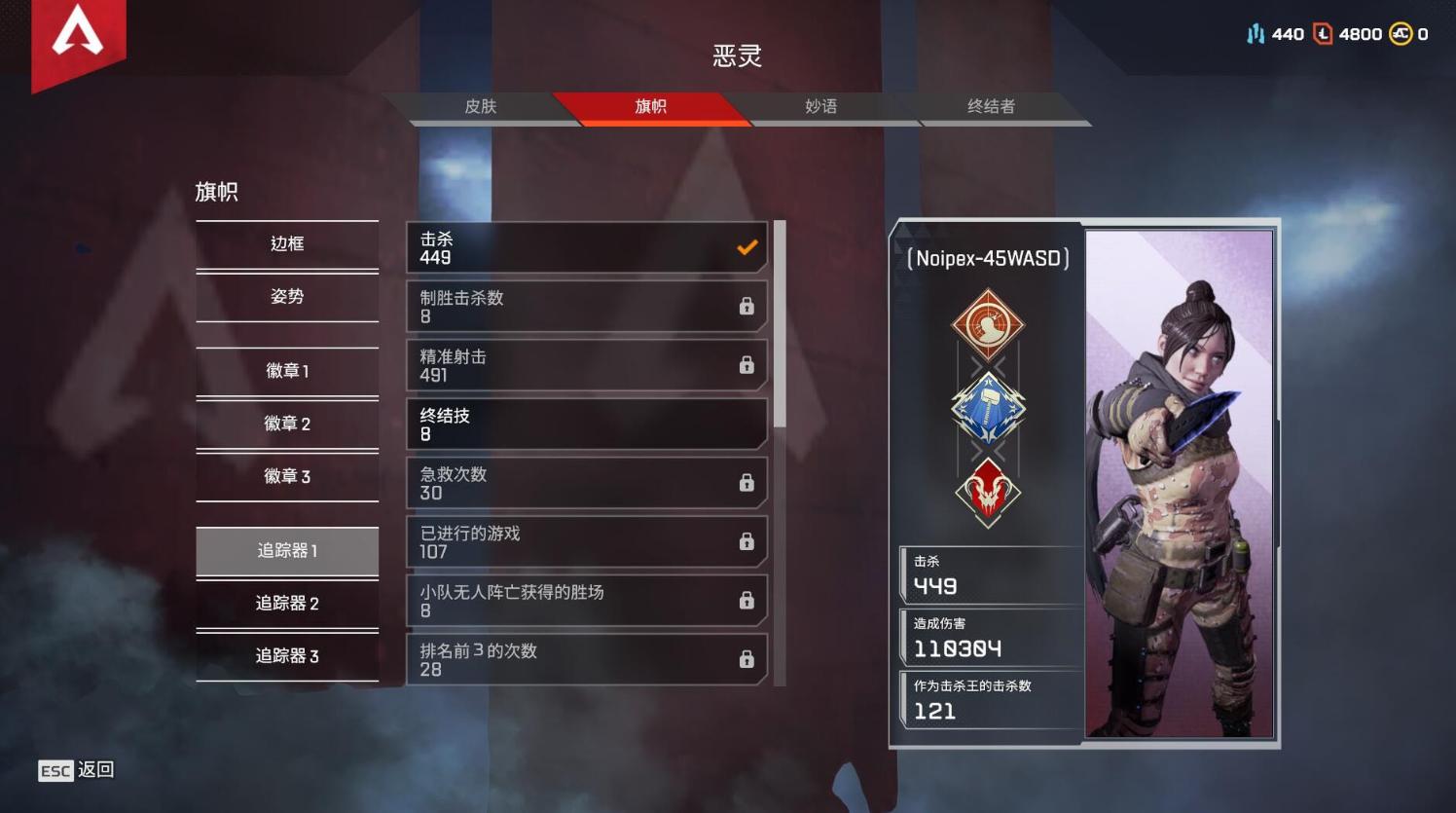
Task: Open the 边框 banner section
Action: pyautogui.click(x=287, y=243)
